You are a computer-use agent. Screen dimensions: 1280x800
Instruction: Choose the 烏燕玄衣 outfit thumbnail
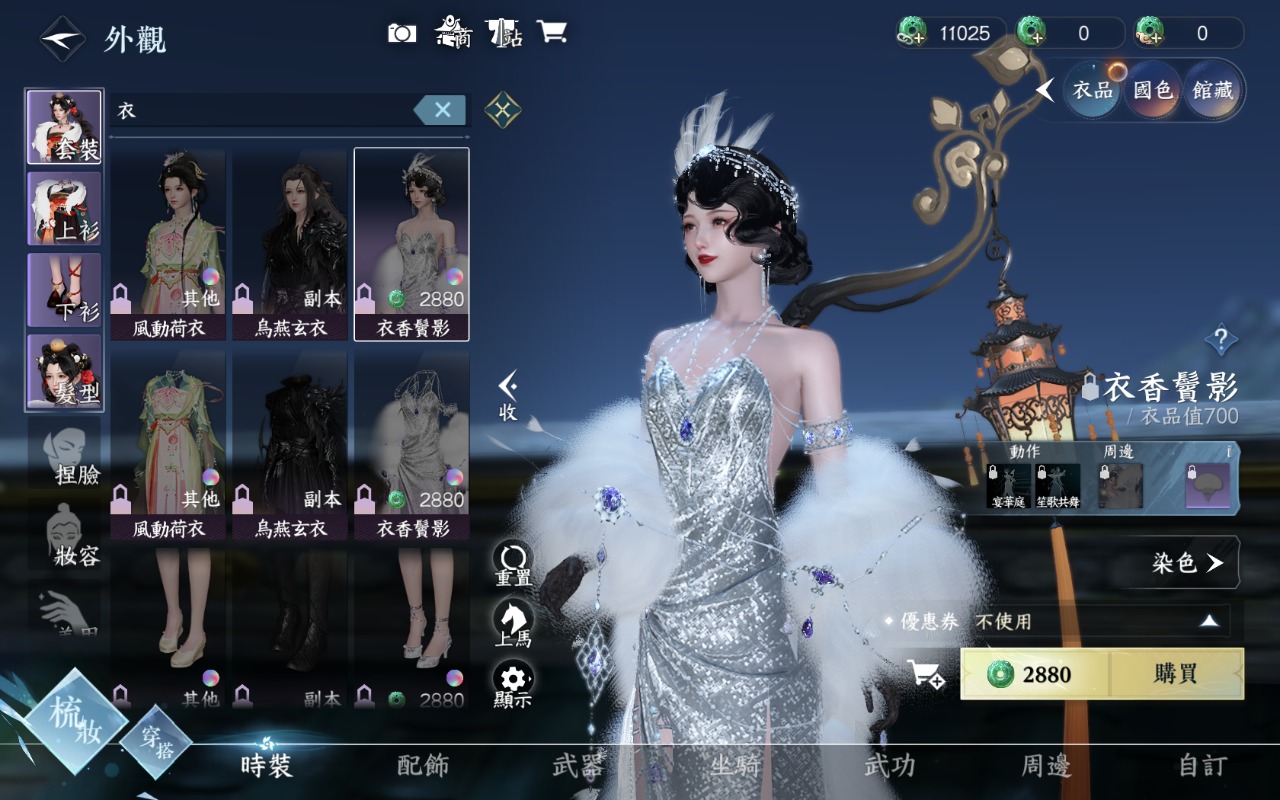pos(290,244)
